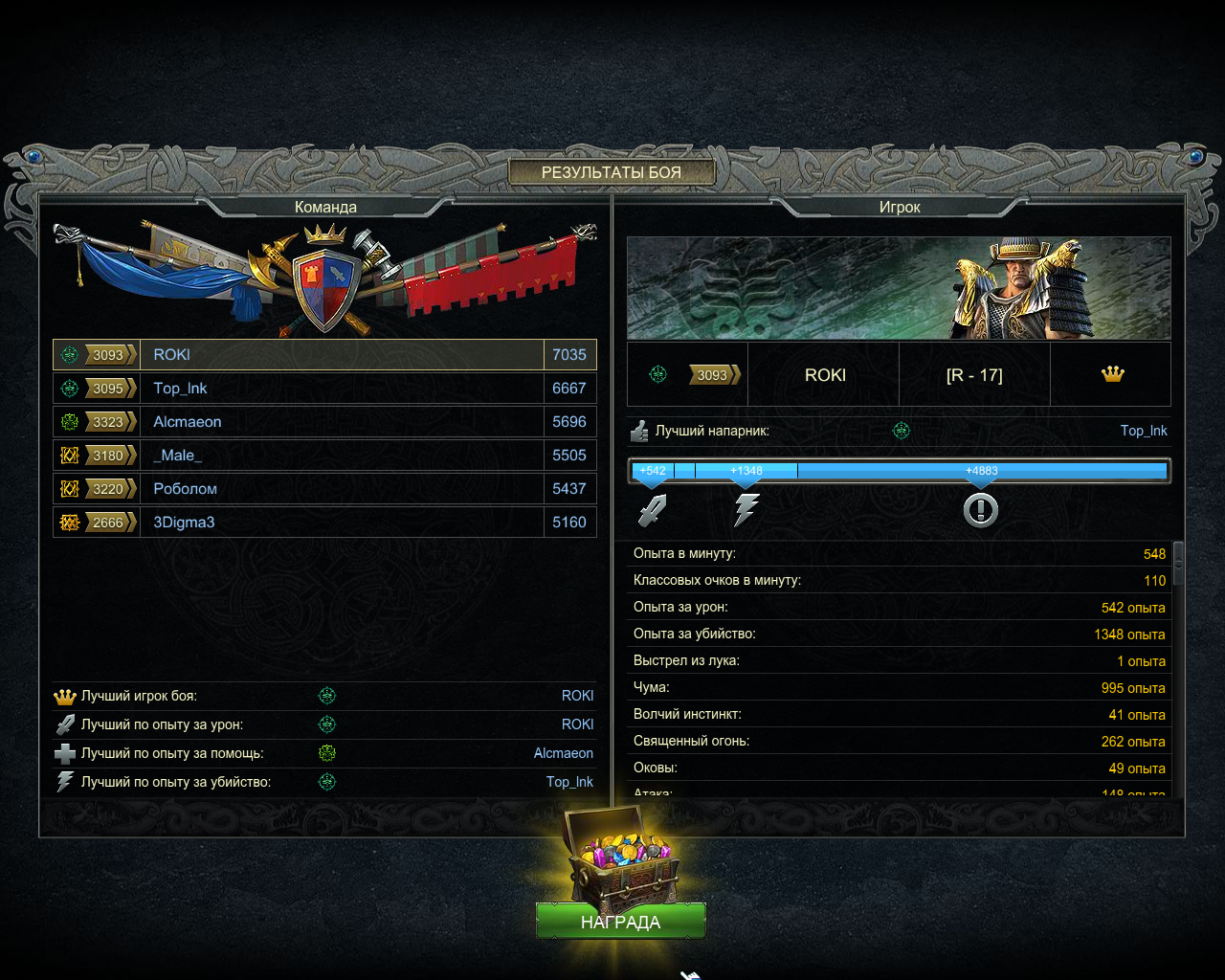Choose the Alcmaeon player row
Image resolution: width=1225 pixels, height=980 pixels.
pos(325,422)
